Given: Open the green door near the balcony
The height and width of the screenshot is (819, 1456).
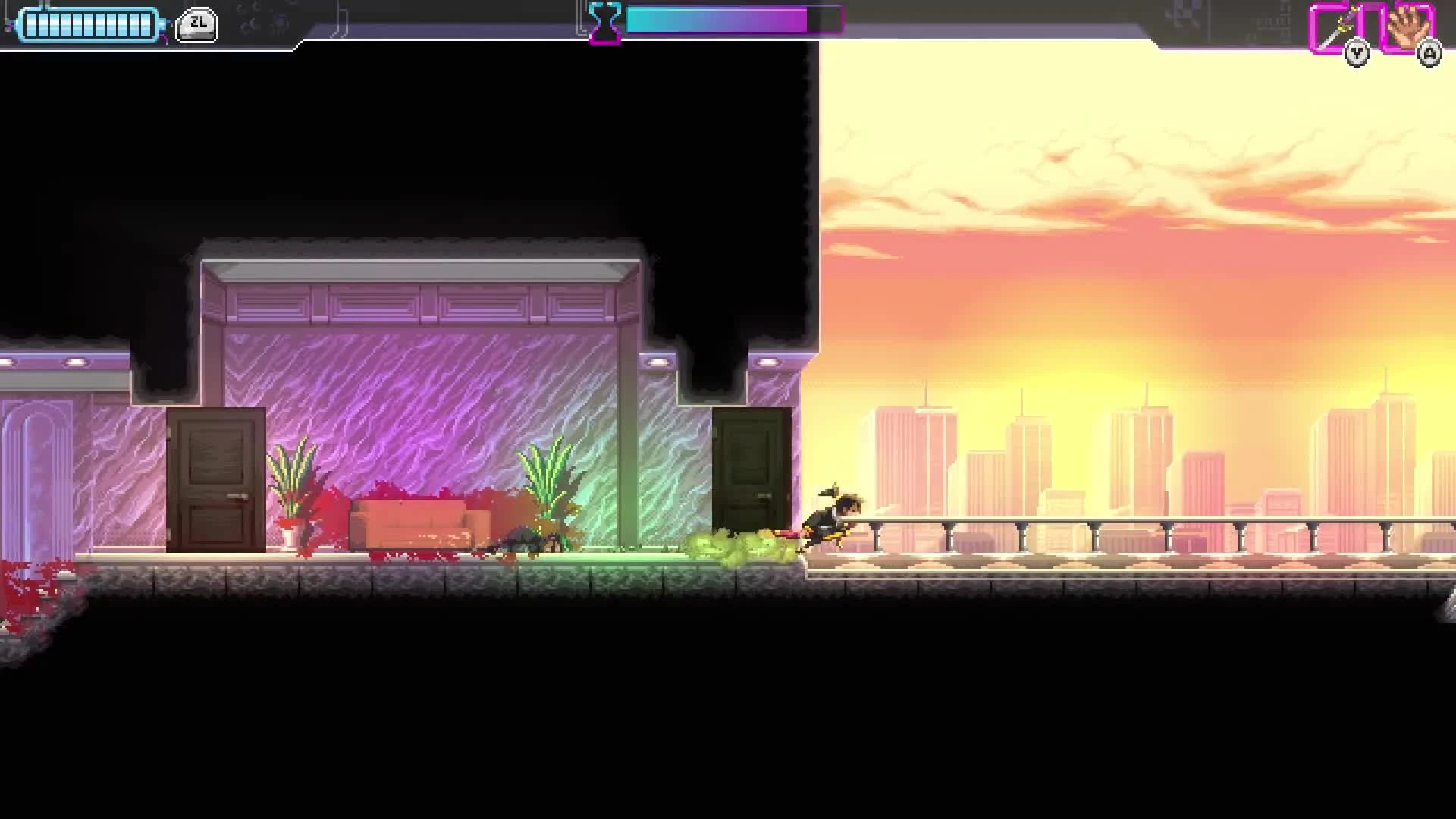Looking at the screenshot, I should click(x=749, y=478).
